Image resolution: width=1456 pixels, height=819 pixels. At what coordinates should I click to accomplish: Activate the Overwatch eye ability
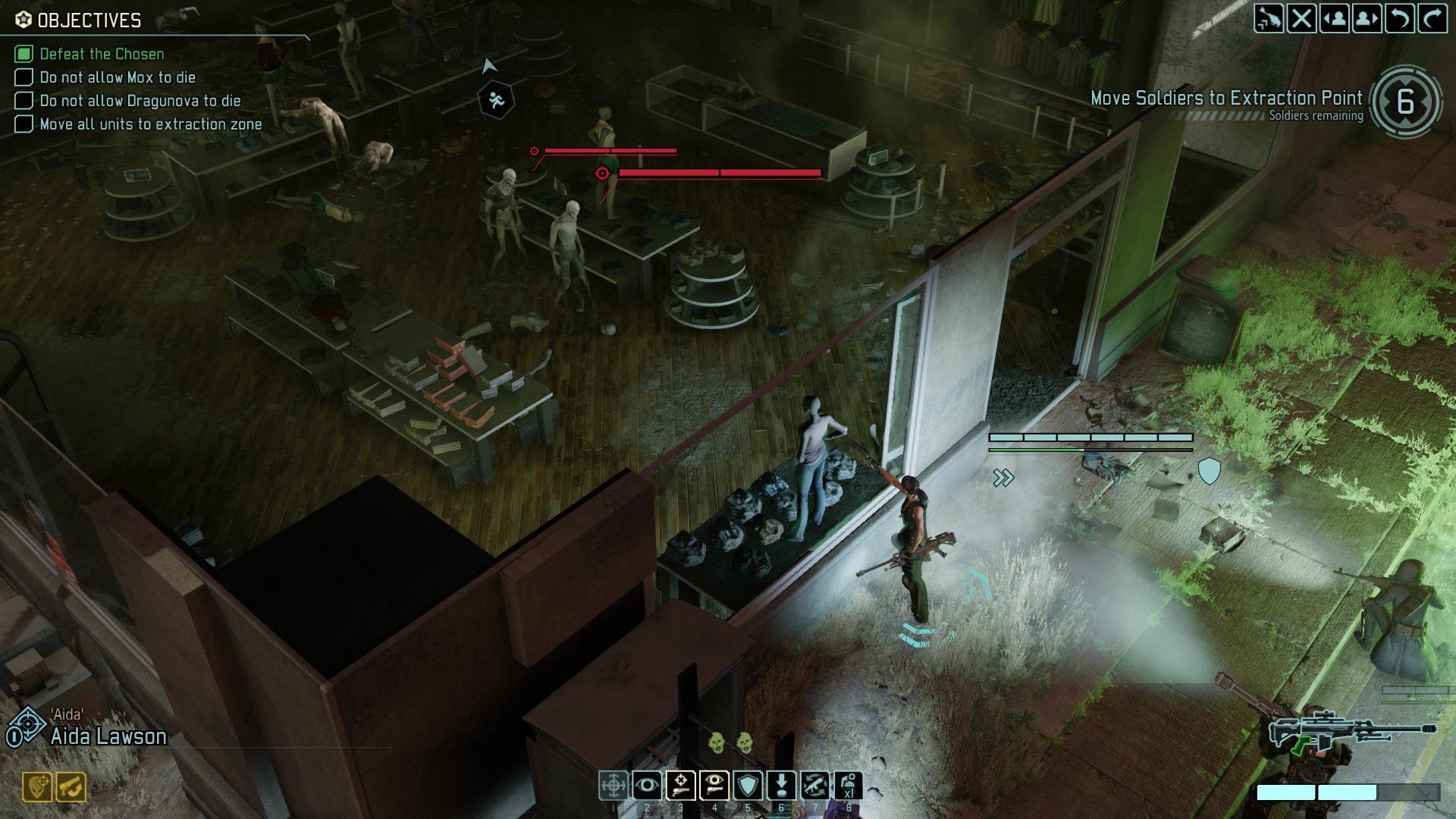pos(647,786)
